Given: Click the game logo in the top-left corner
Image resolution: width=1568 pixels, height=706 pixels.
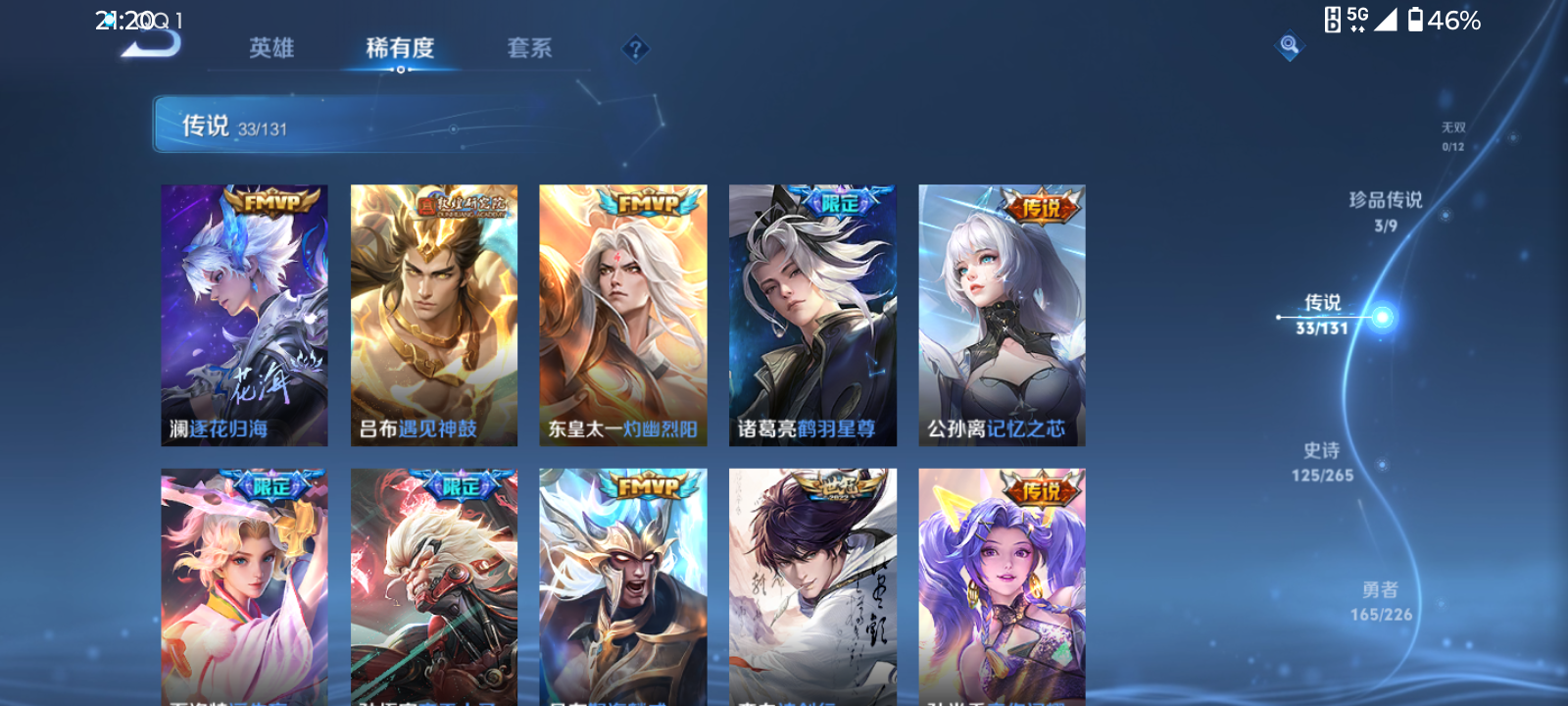Looking at the screenshot, I should pos(152,44).
